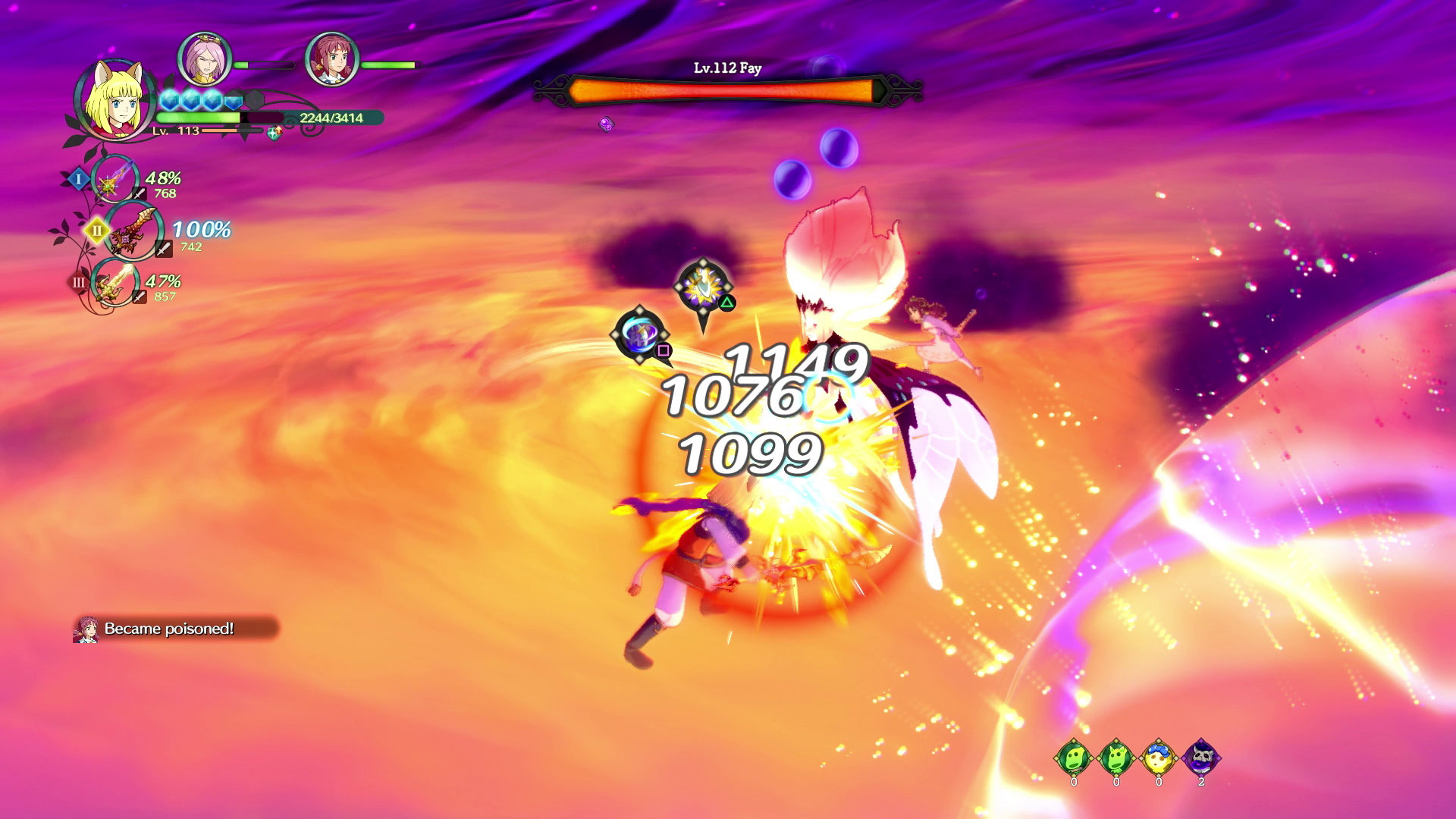Trigger the golden burst skill icon
Viewport: 1456px width, 819px height.
703,286
